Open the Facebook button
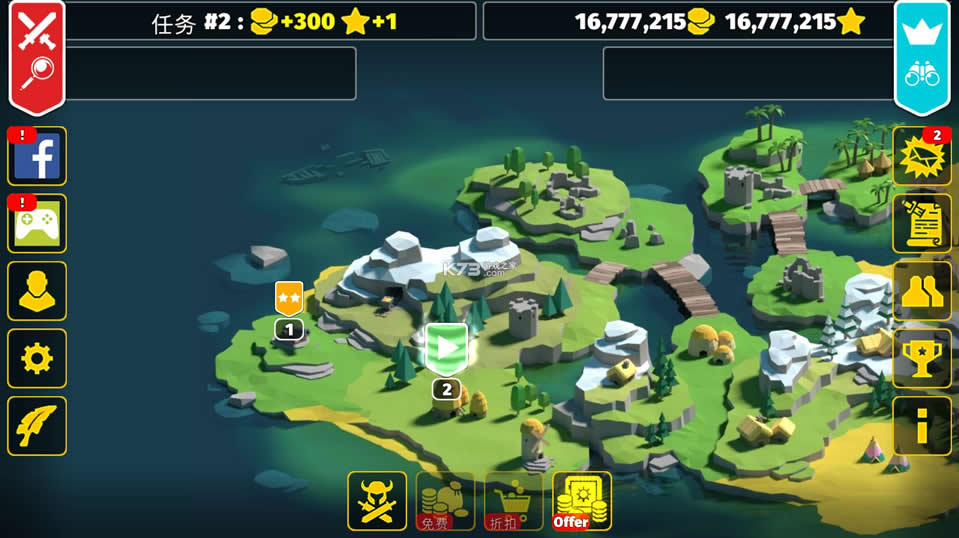Viewport: 959px width, 538px height. point(37,157)
